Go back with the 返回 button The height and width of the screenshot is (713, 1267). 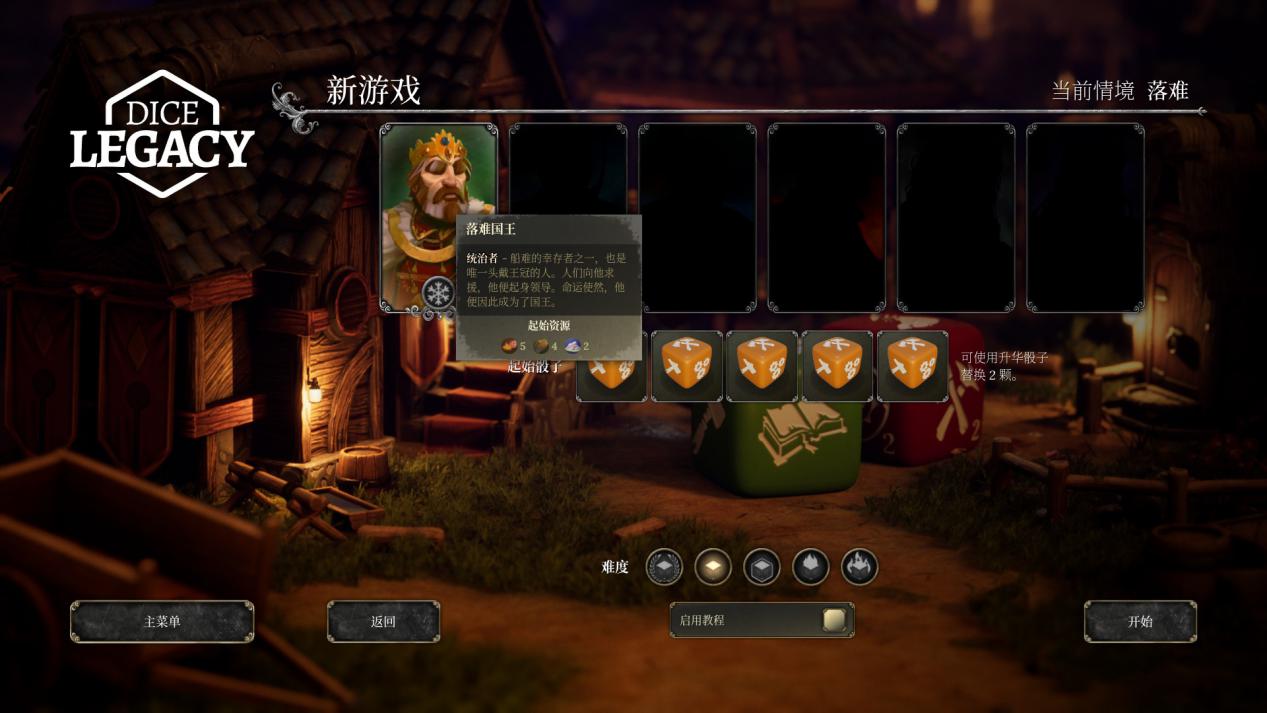[383, 622]
